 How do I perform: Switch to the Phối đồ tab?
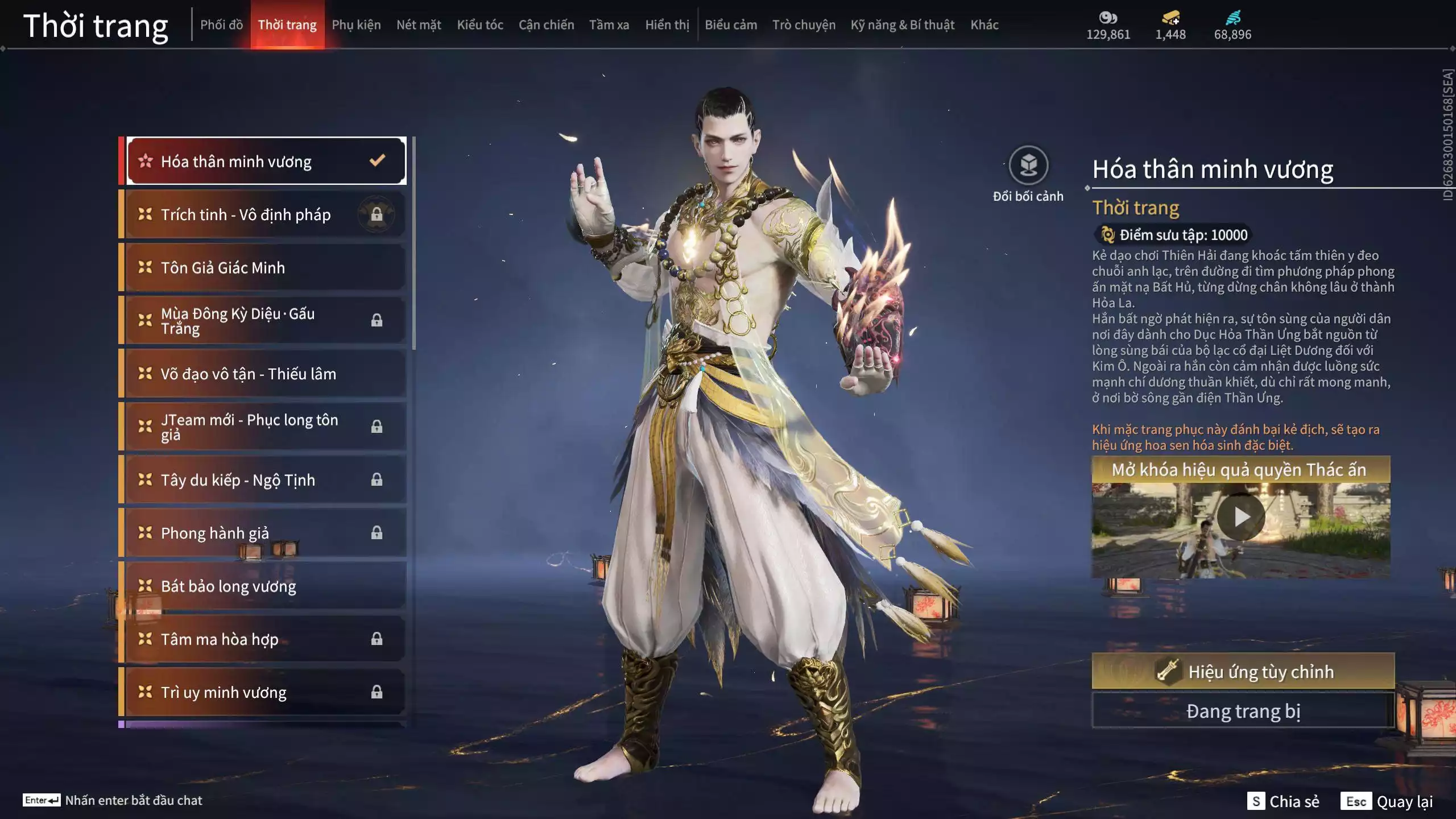pyautogui.click(x=221, y=25)
